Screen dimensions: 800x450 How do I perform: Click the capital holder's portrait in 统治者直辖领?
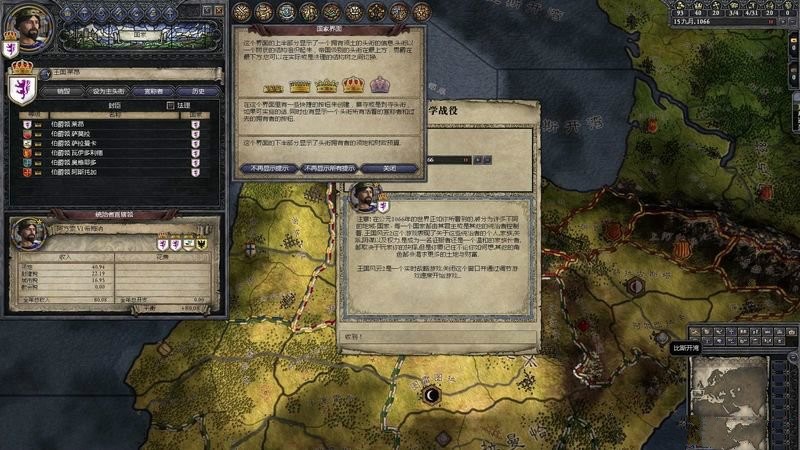point(28,235)
